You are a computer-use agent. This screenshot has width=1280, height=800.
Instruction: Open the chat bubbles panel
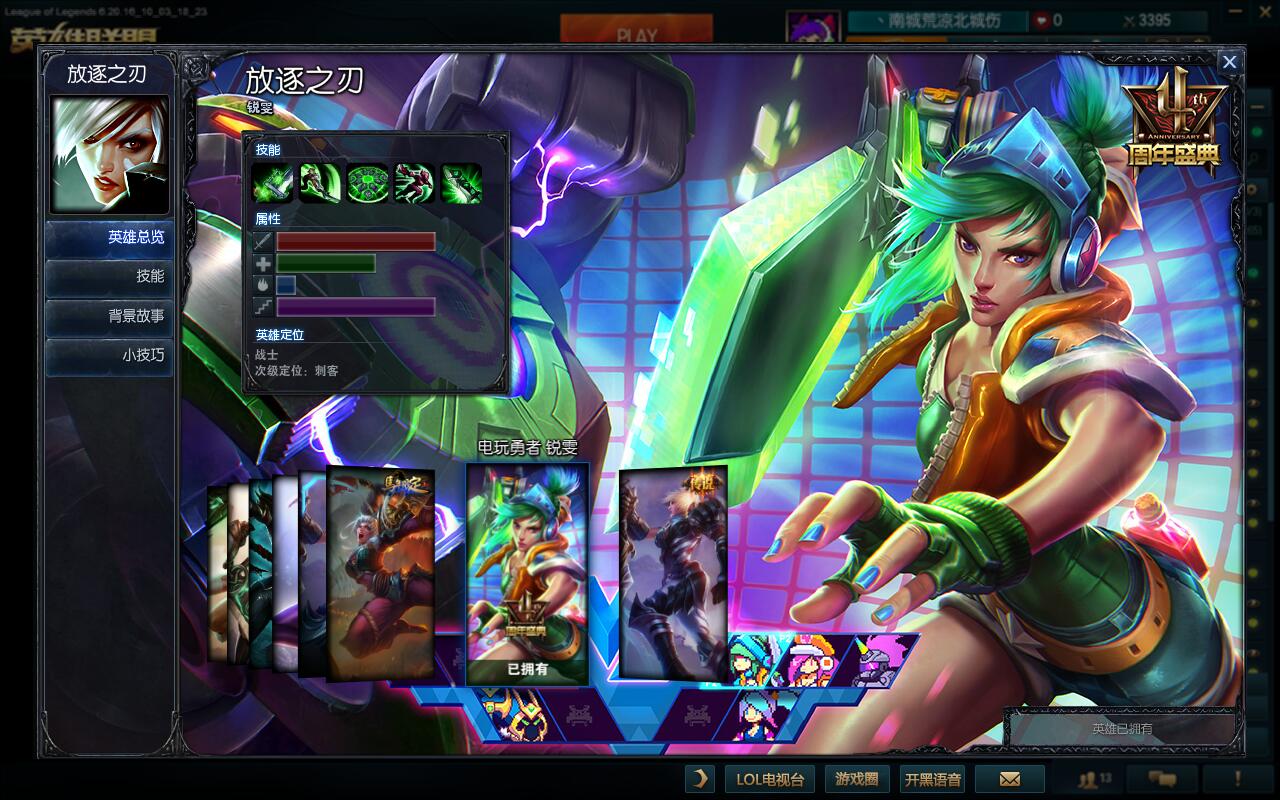1161,779
